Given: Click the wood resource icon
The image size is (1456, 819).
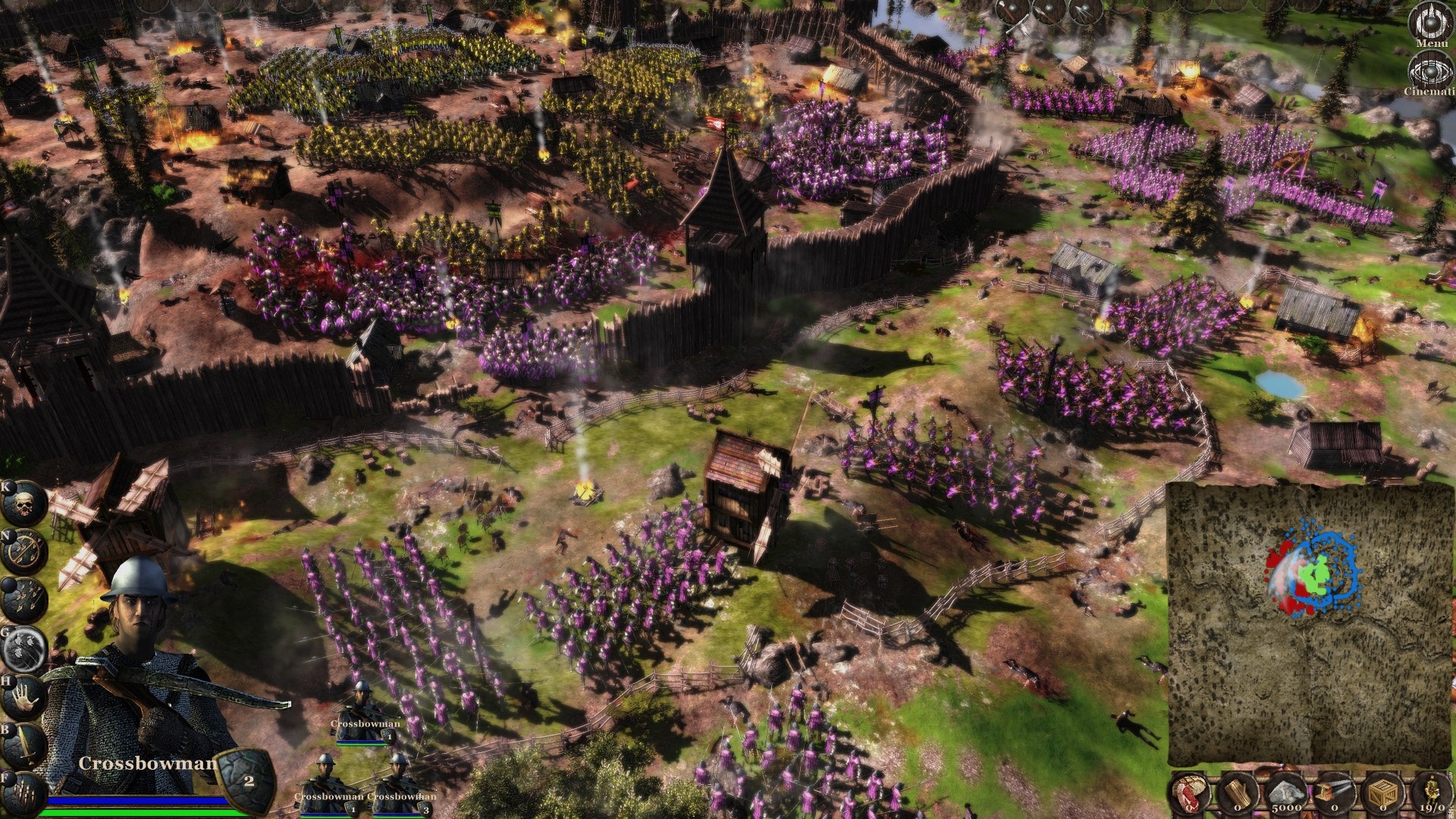Looking at the screenshot, I should [x=1238, y=792].
